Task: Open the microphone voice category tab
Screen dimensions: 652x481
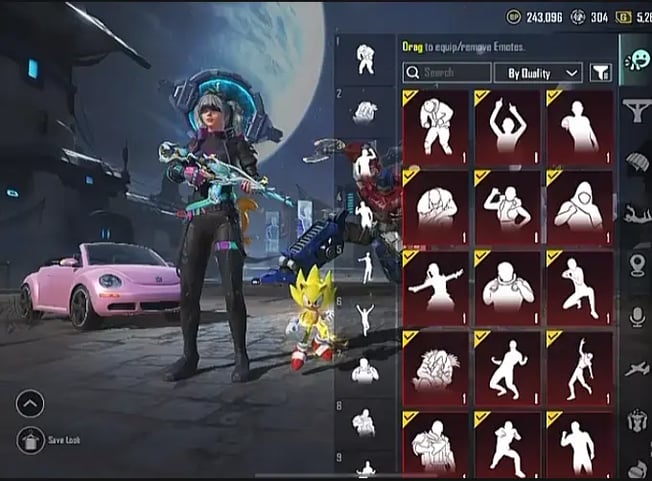Action: coord(636,316)
